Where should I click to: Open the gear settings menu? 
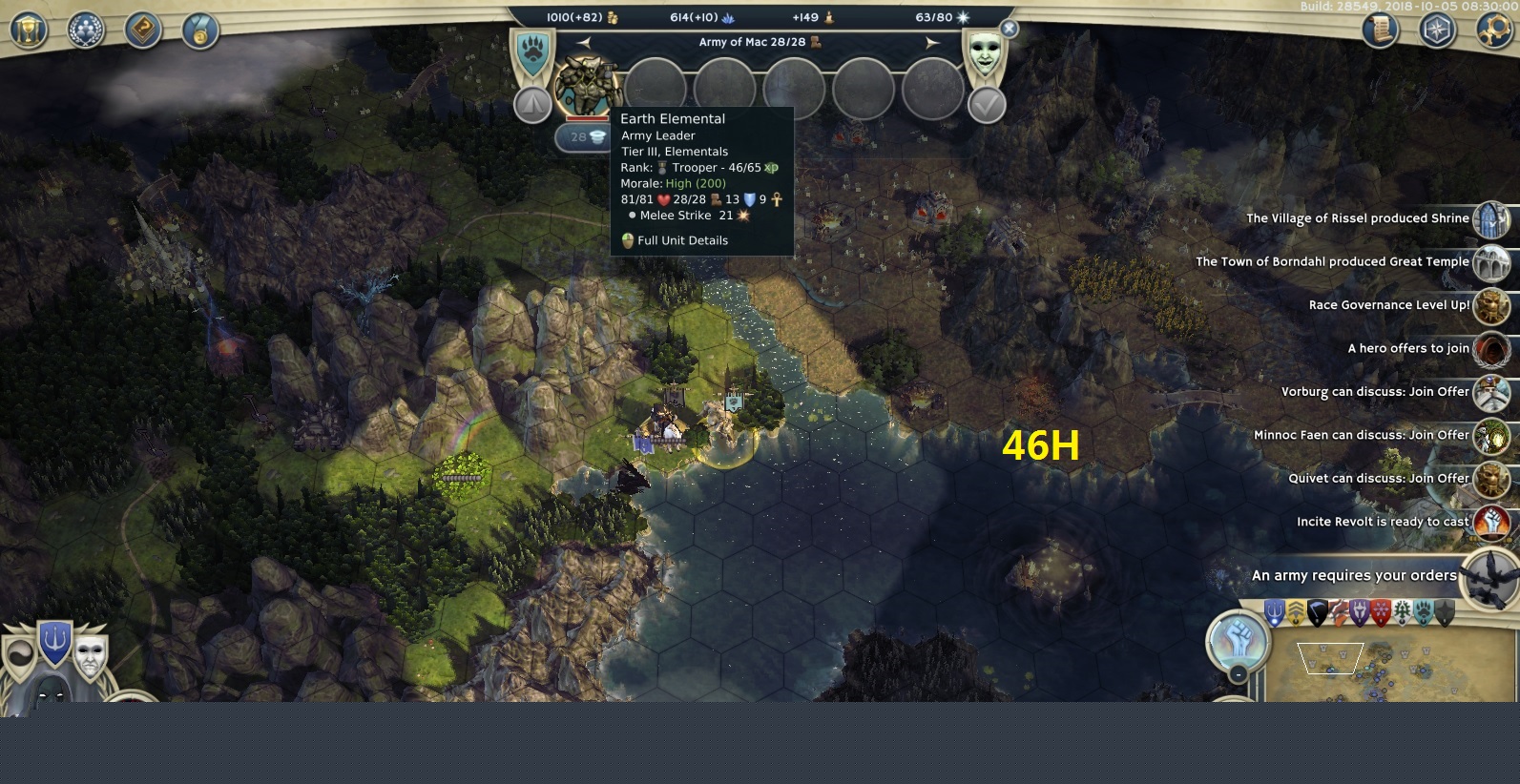(x=1495, y=31)
